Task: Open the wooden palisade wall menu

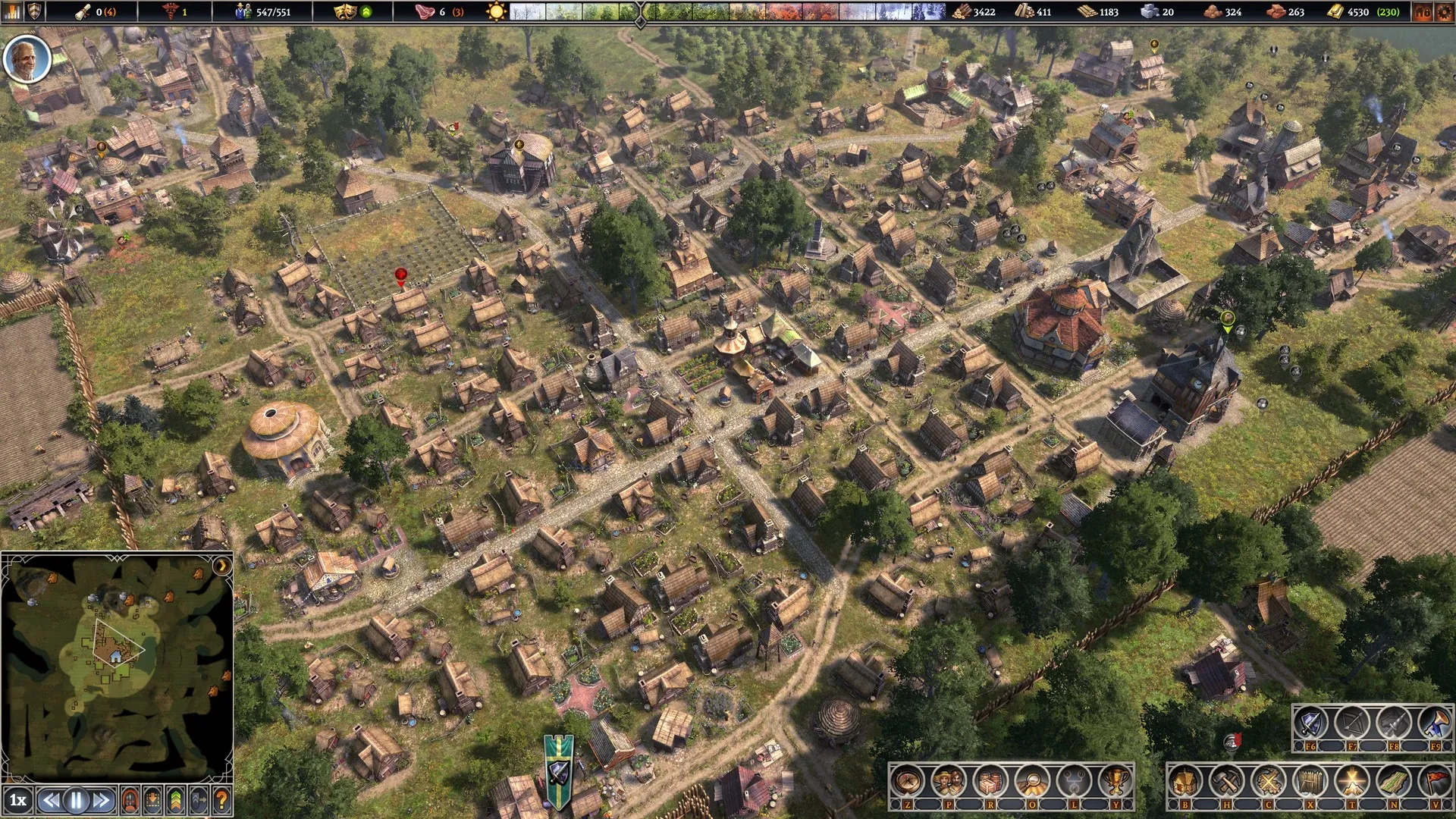Action: (1310, 780)
